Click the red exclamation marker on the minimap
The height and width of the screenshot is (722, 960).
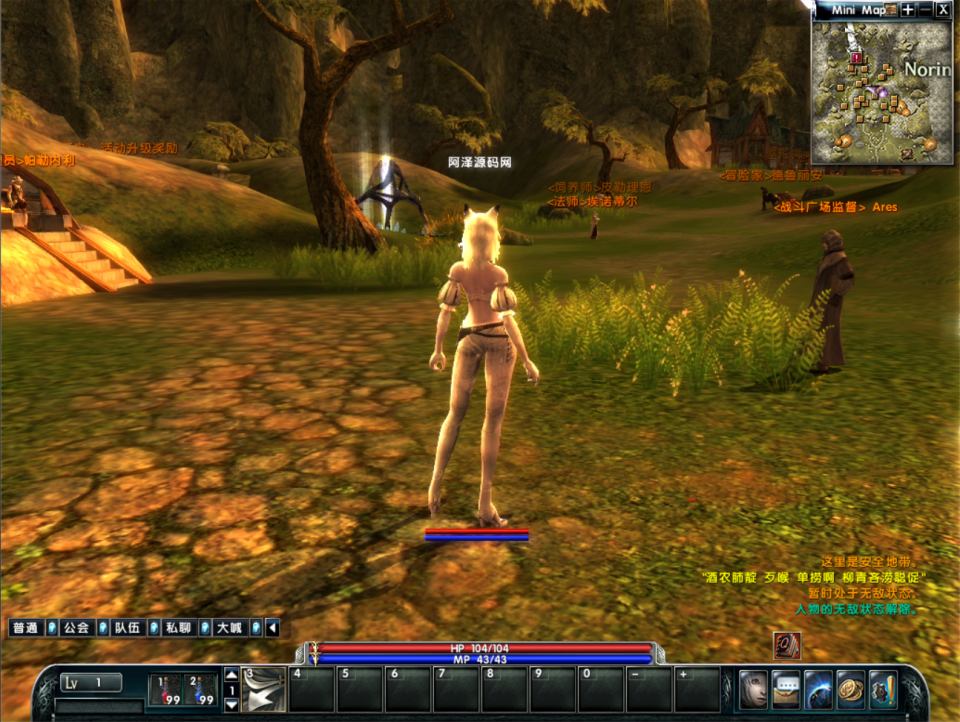(x=857, y=59)
